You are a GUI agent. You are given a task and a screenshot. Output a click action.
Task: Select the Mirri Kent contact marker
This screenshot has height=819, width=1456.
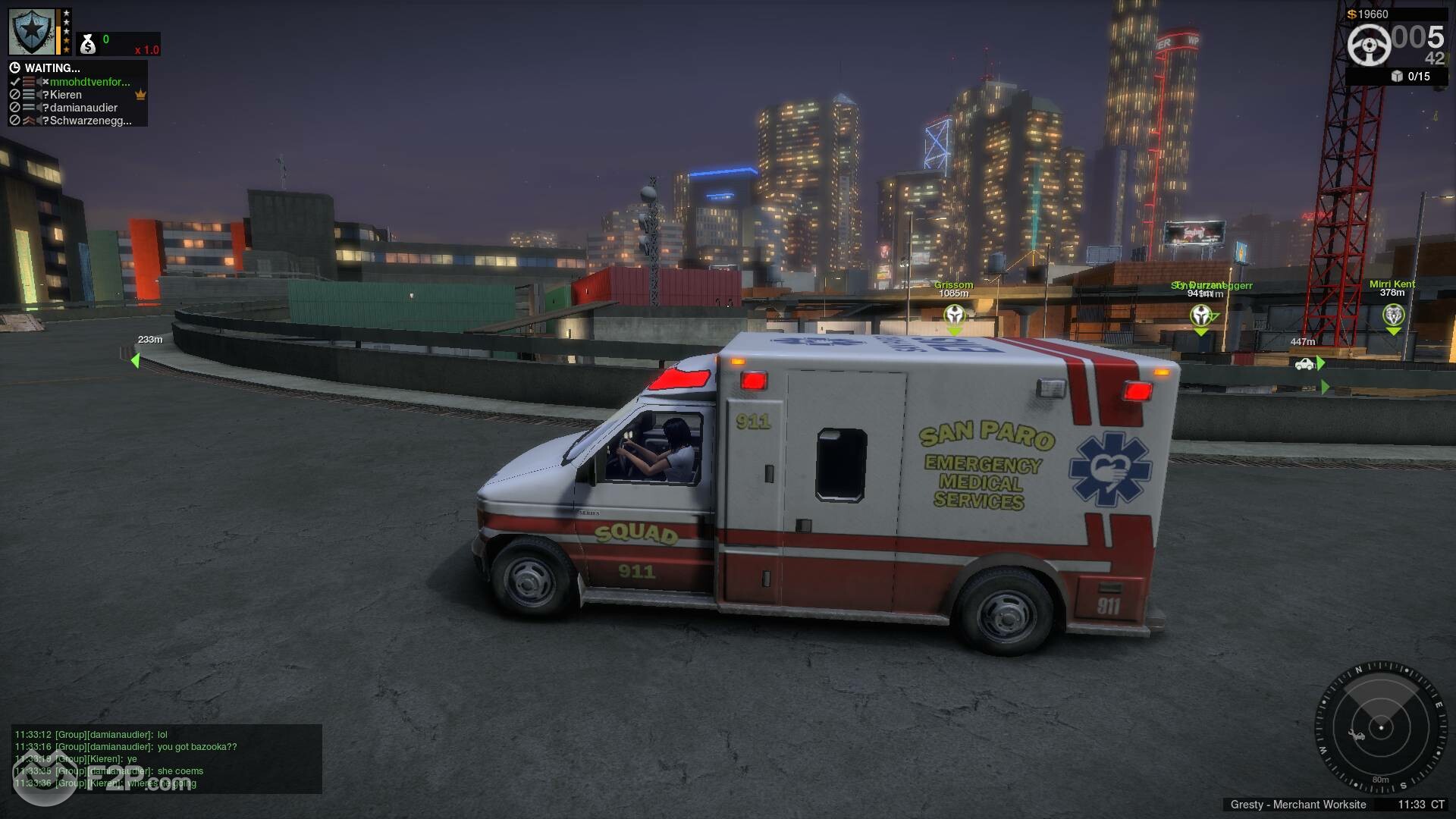pyautogui.click(x=1393, y=314)
